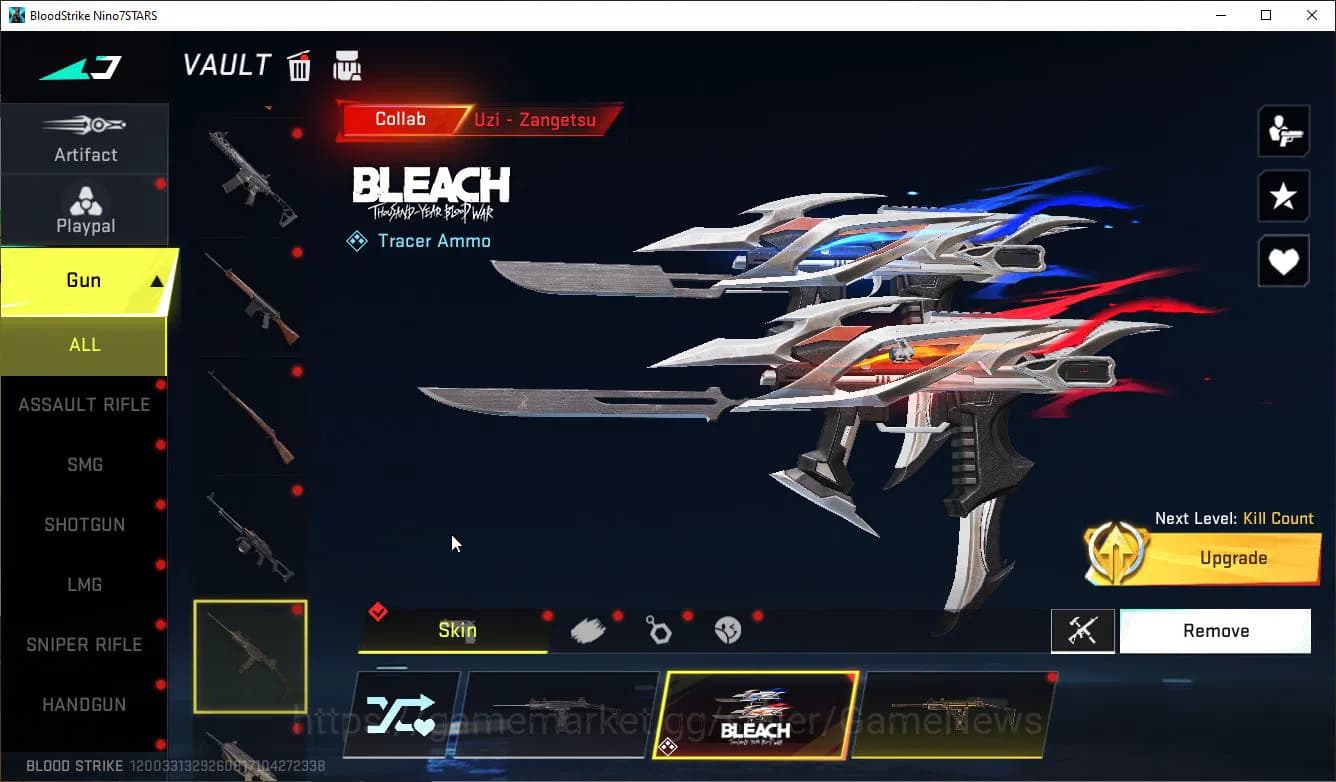Toggle the red bookmark beside the Skin tab

[x=378, y=611]
